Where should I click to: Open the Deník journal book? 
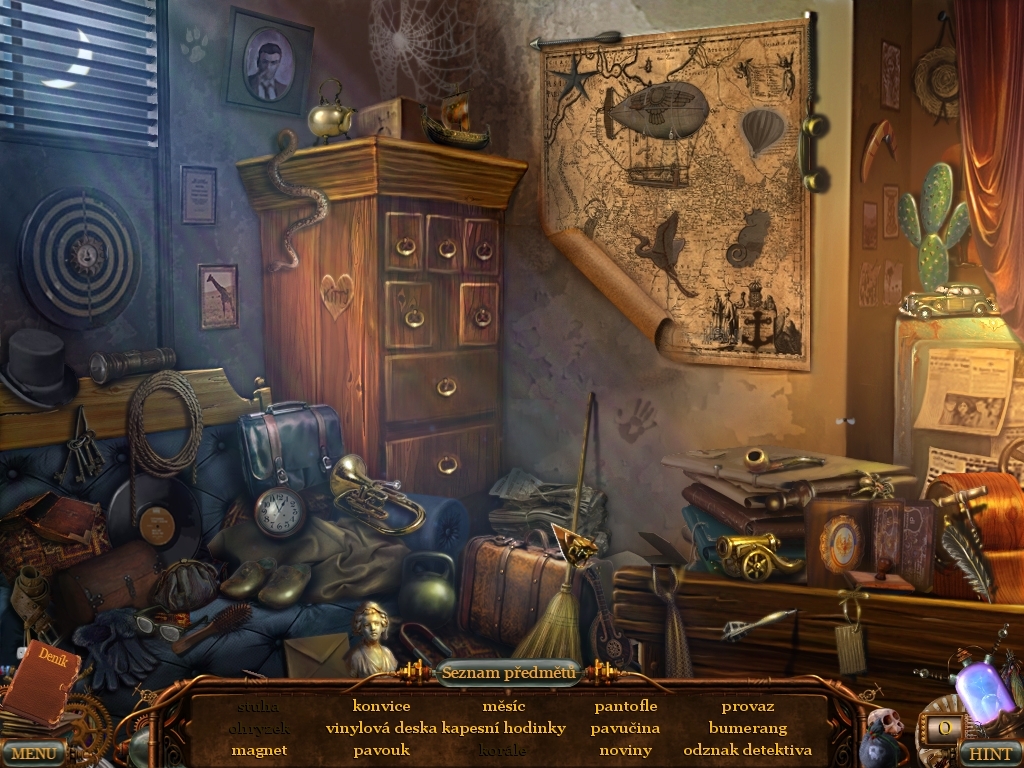40,680
